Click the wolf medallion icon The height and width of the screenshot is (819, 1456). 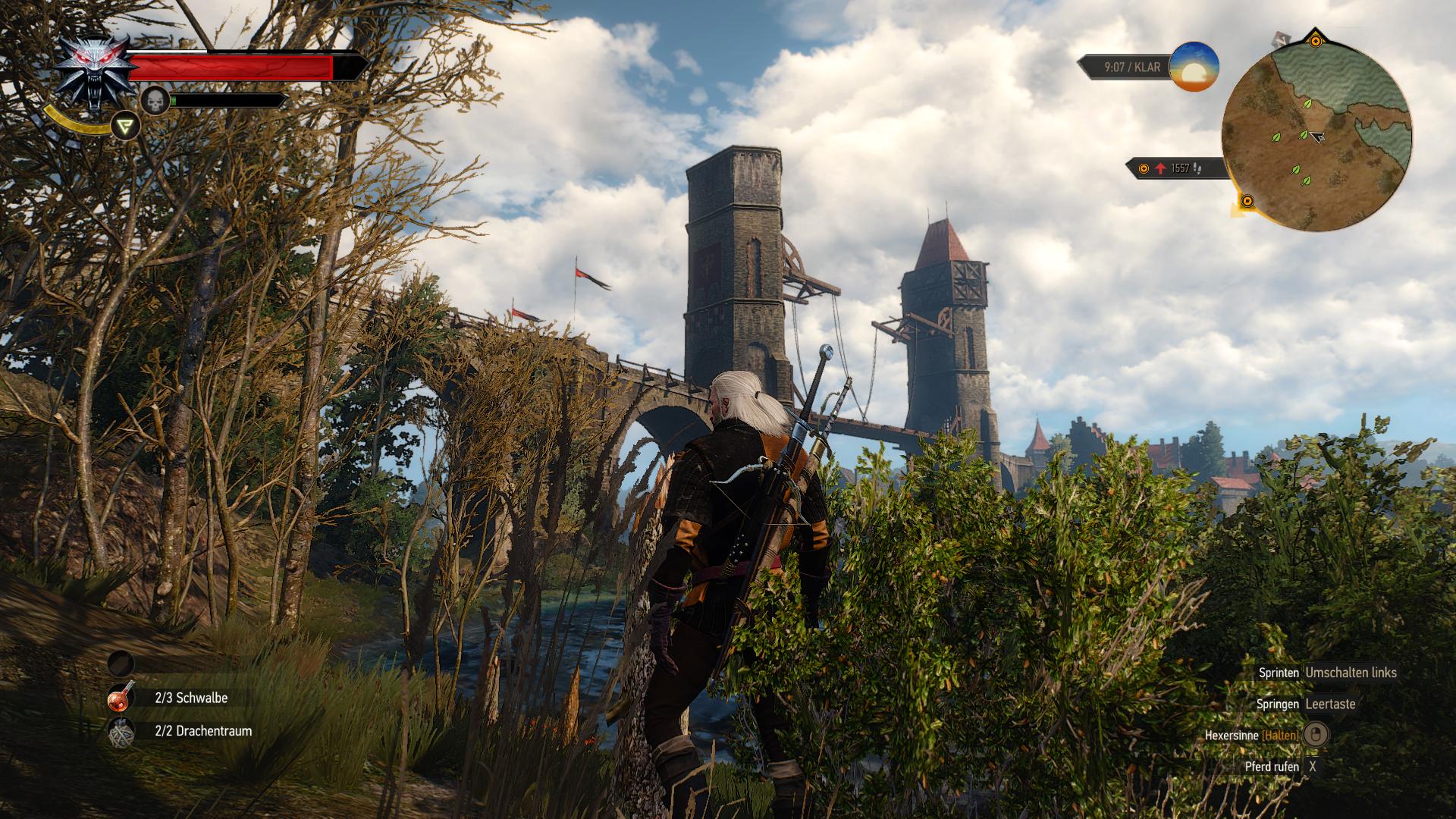pos(93,71)
